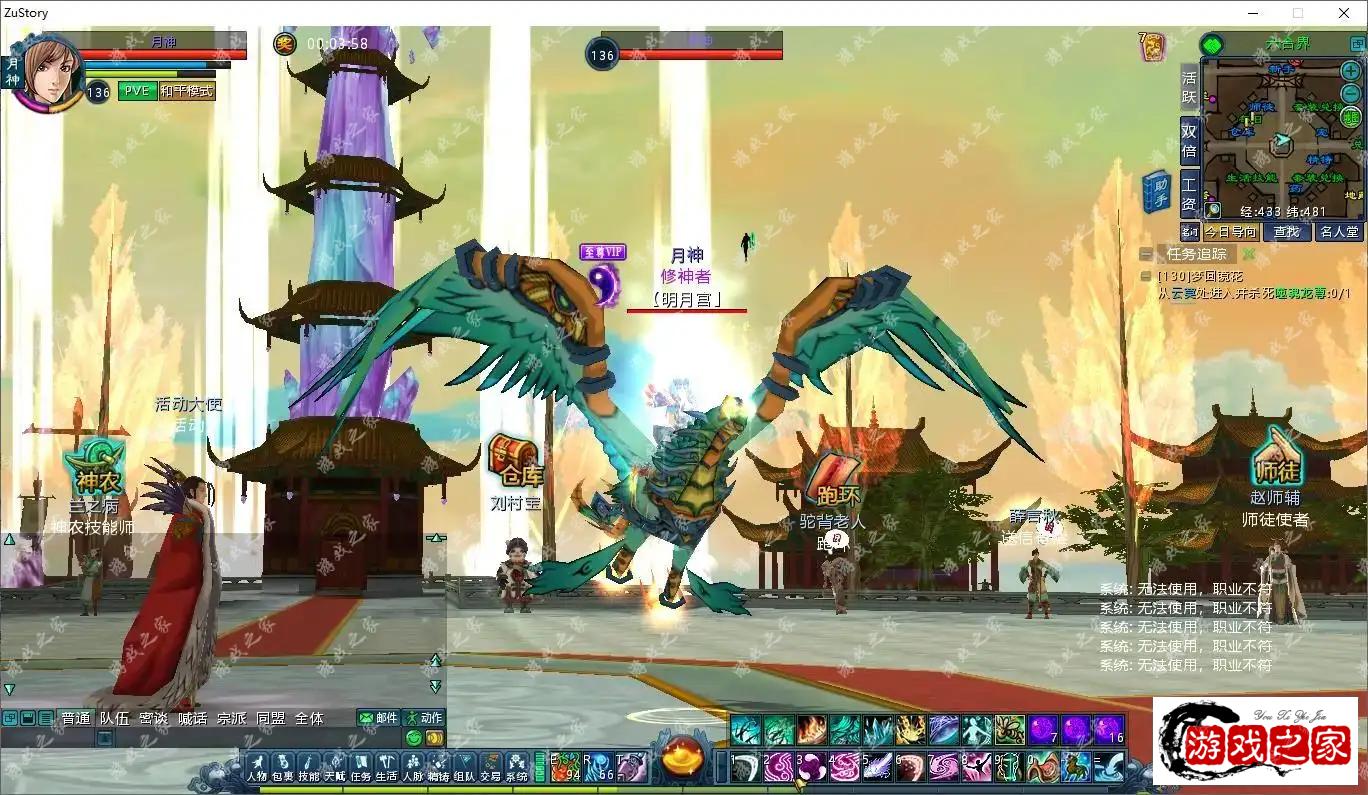Open the 双倍 double experience tab

coord(1189,140)
